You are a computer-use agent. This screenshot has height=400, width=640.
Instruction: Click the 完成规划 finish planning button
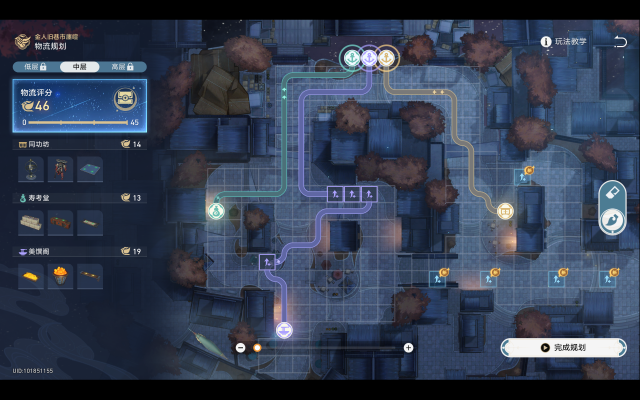(563, 347)
